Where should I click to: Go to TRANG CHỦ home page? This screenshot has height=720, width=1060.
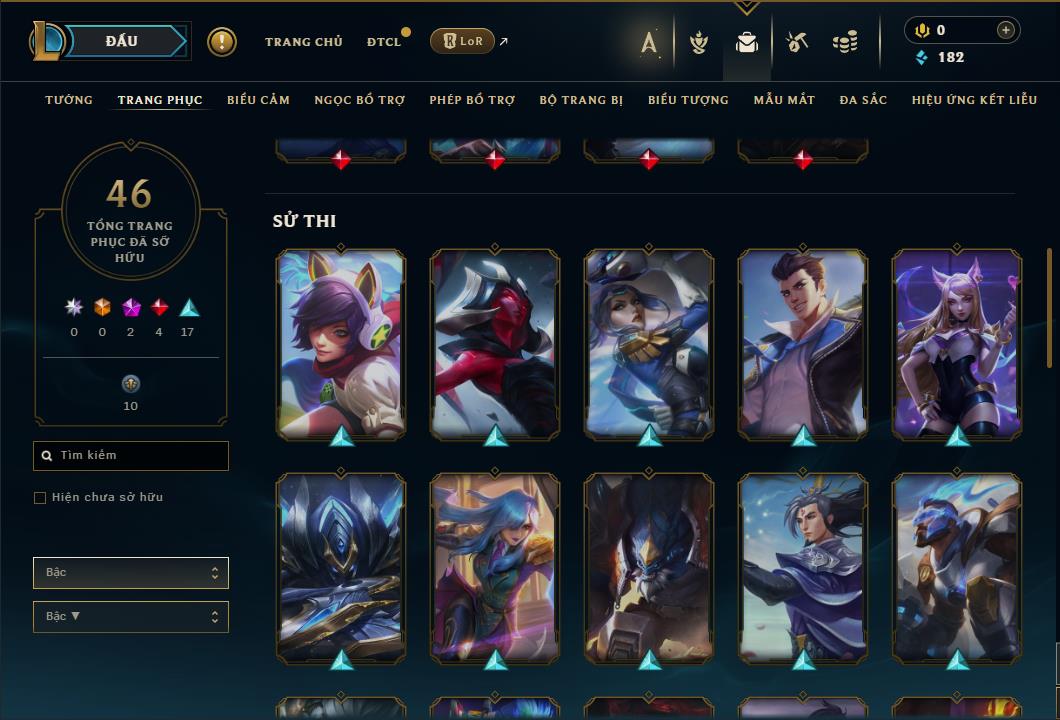[304, 42]
